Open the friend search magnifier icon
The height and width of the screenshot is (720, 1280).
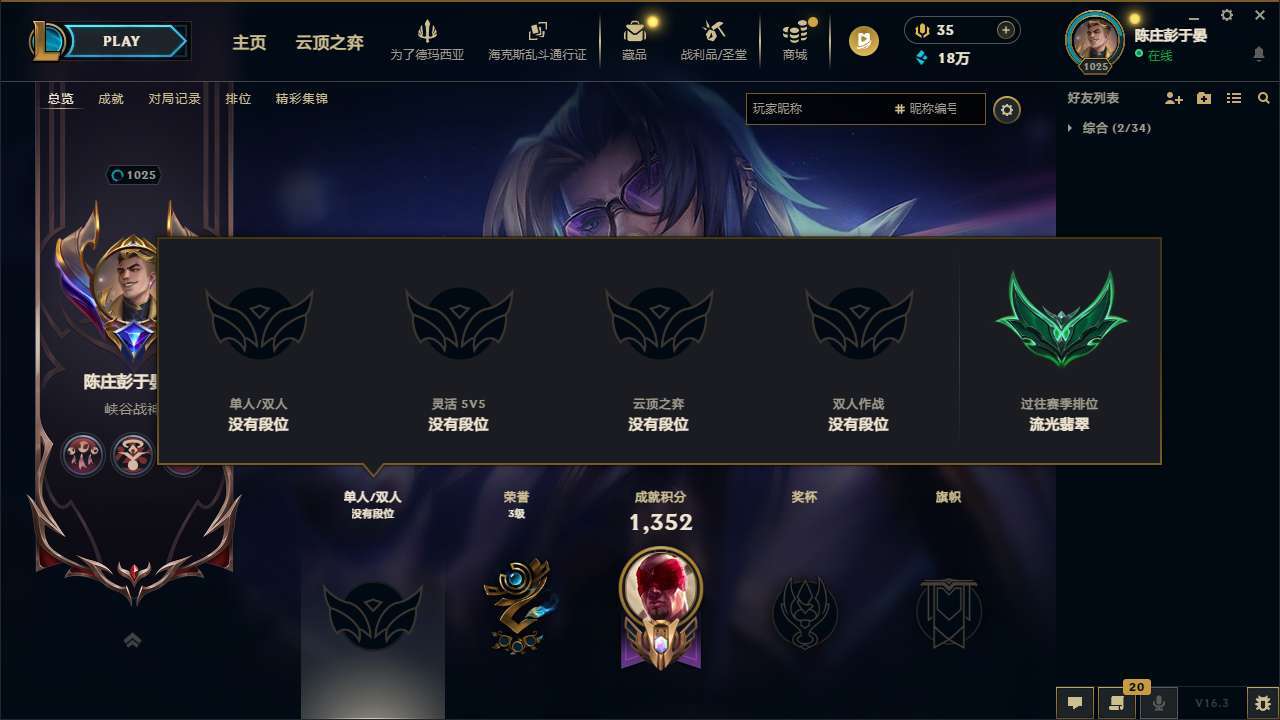(1264, 98)
